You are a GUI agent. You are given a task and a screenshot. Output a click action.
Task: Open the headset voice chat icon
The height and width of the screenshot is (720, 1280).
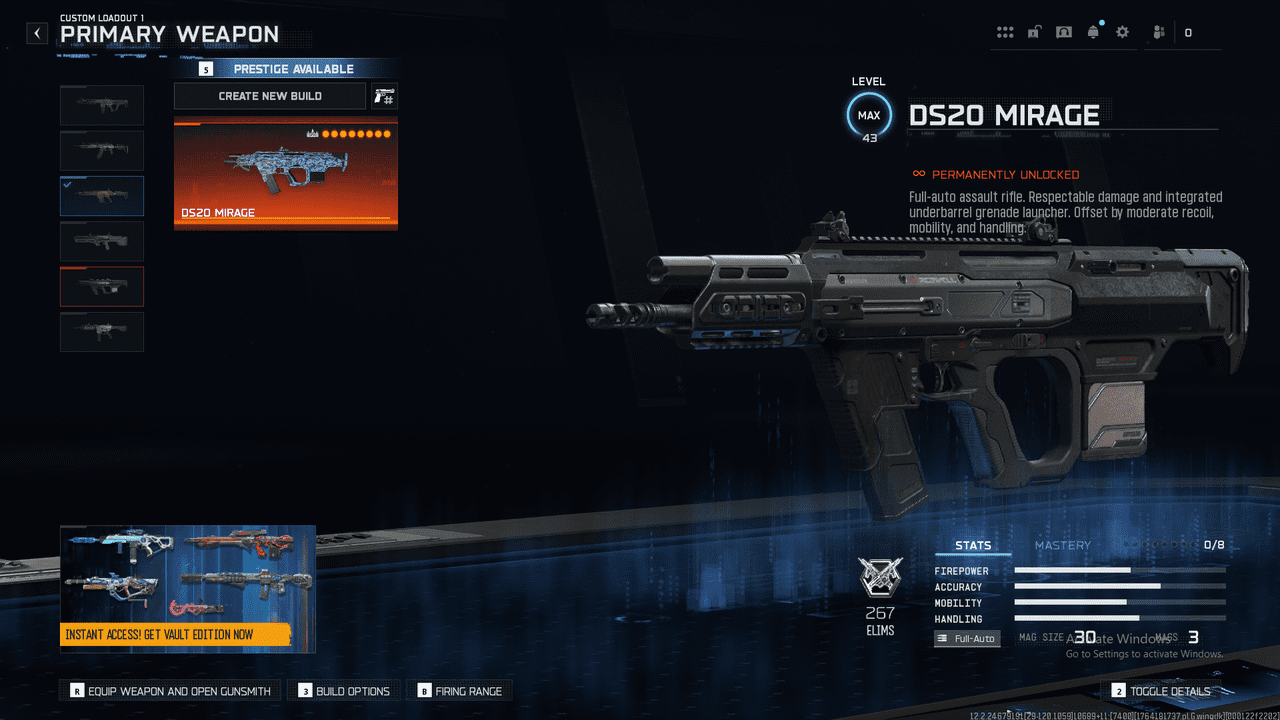(1063, 32)
